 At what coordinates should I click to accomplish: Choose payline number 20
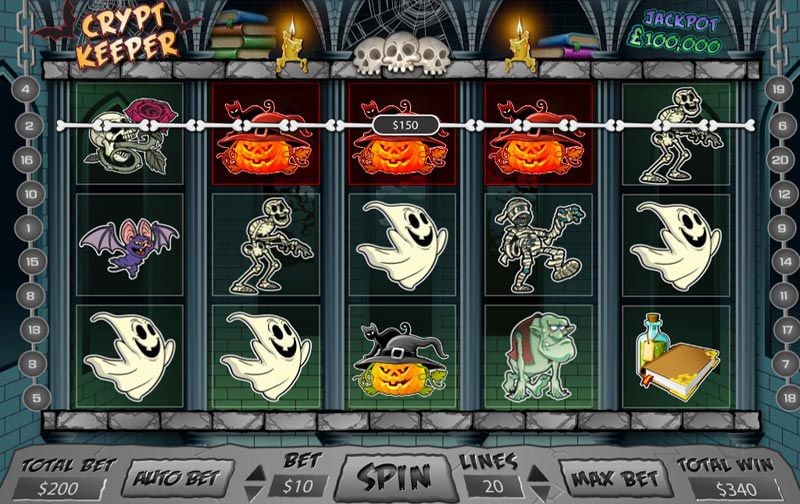pos(776,159)
